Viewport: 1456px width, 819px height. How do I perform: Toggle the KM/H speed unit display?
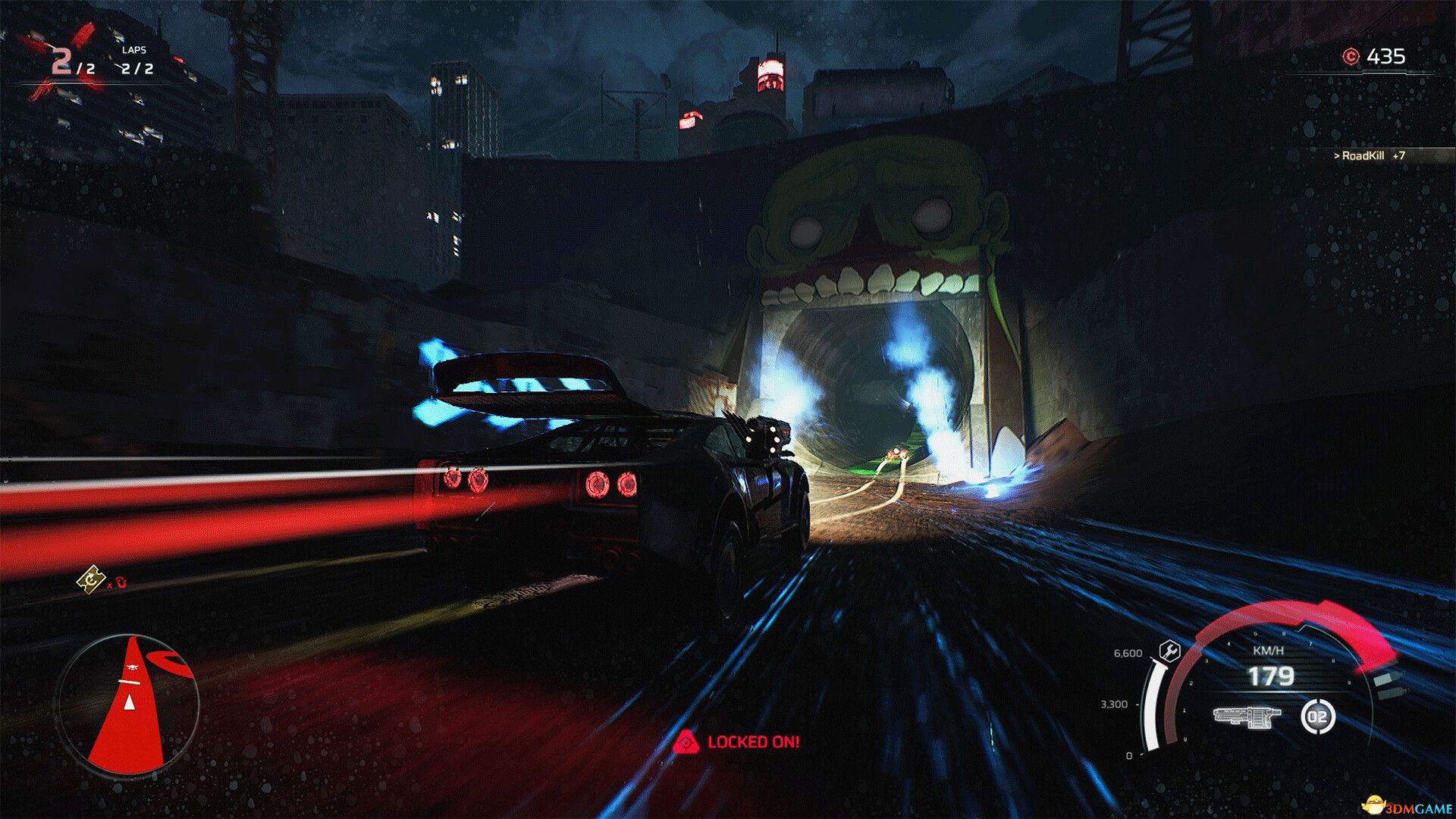(x=1269, y=649)
